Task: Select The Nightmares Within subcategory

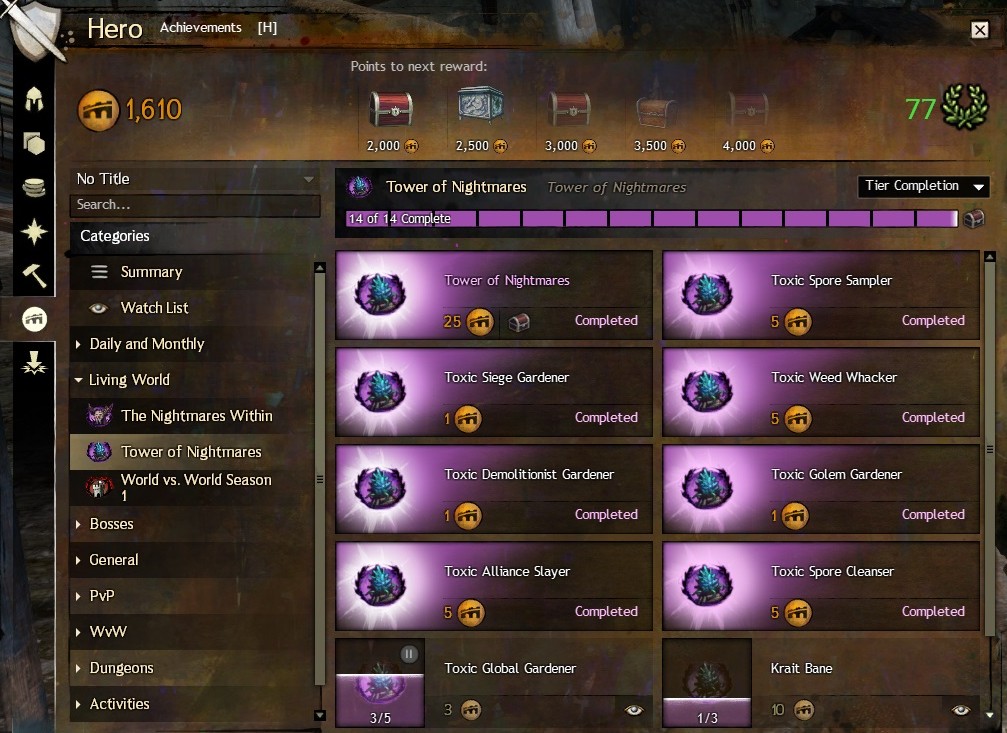Action: click(196, 416)
